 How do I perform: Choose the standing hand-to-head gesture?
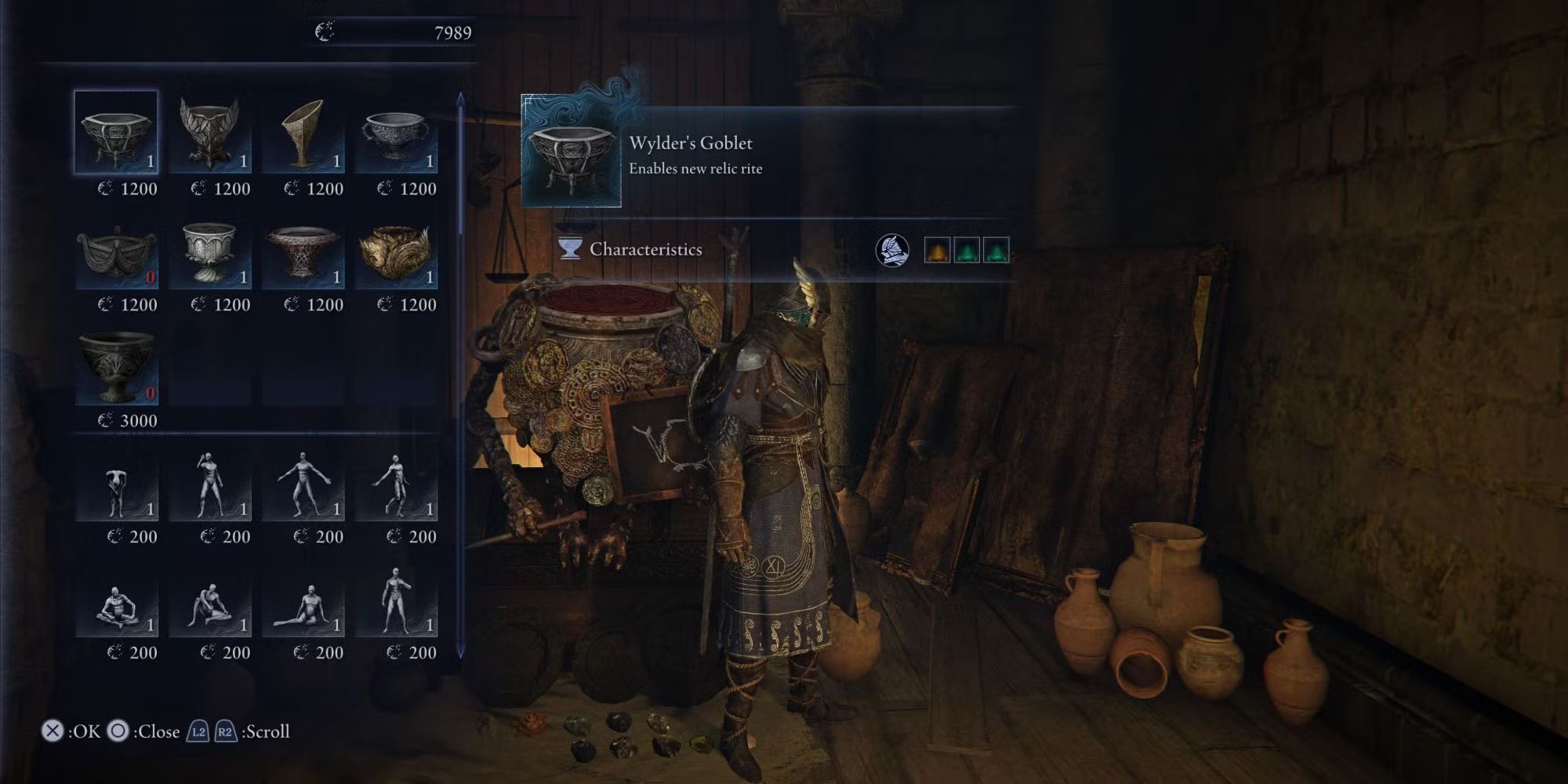[x=209, y=488]
